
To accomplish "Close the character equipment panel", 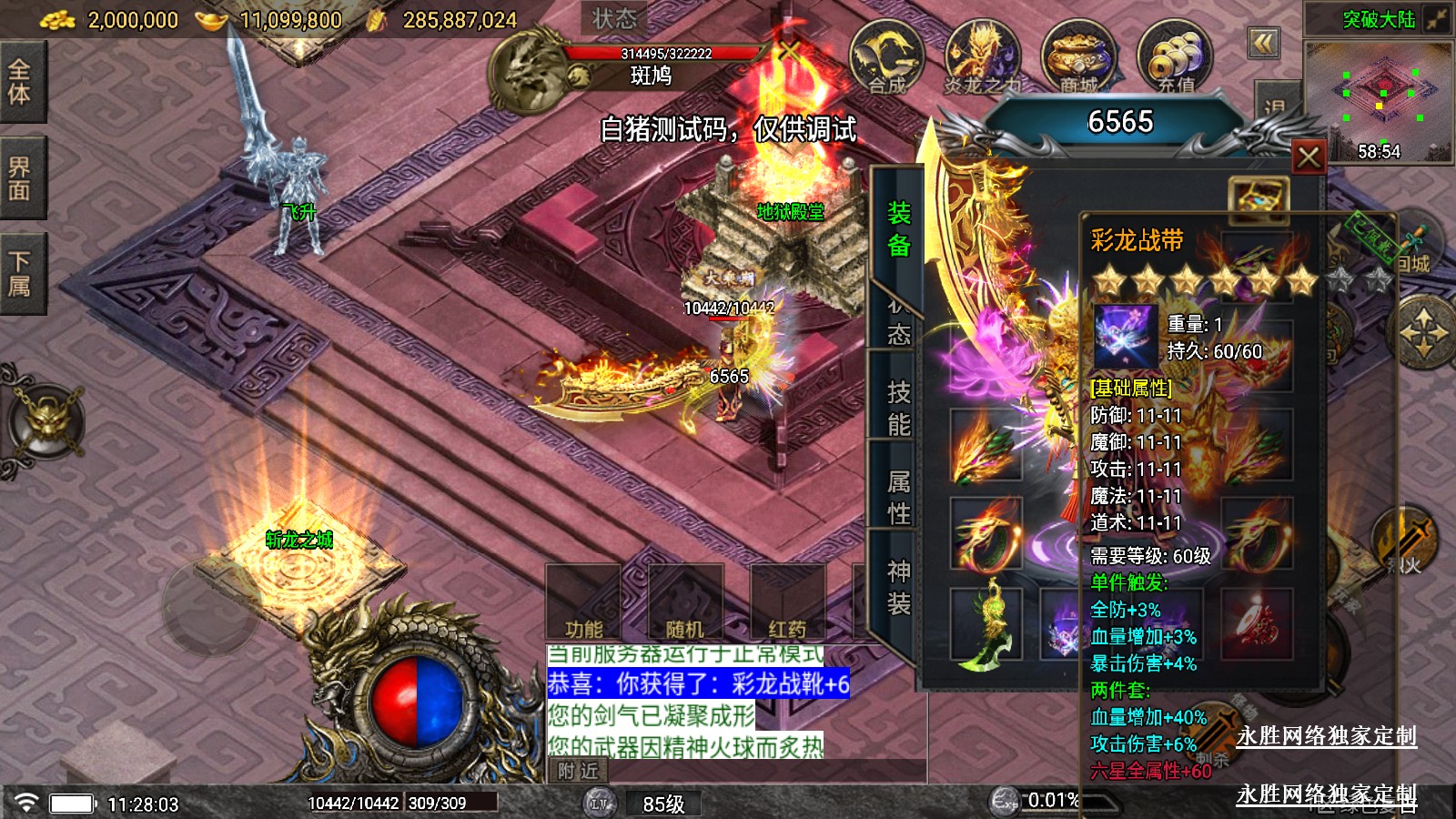I will [x=1309, y=157].
